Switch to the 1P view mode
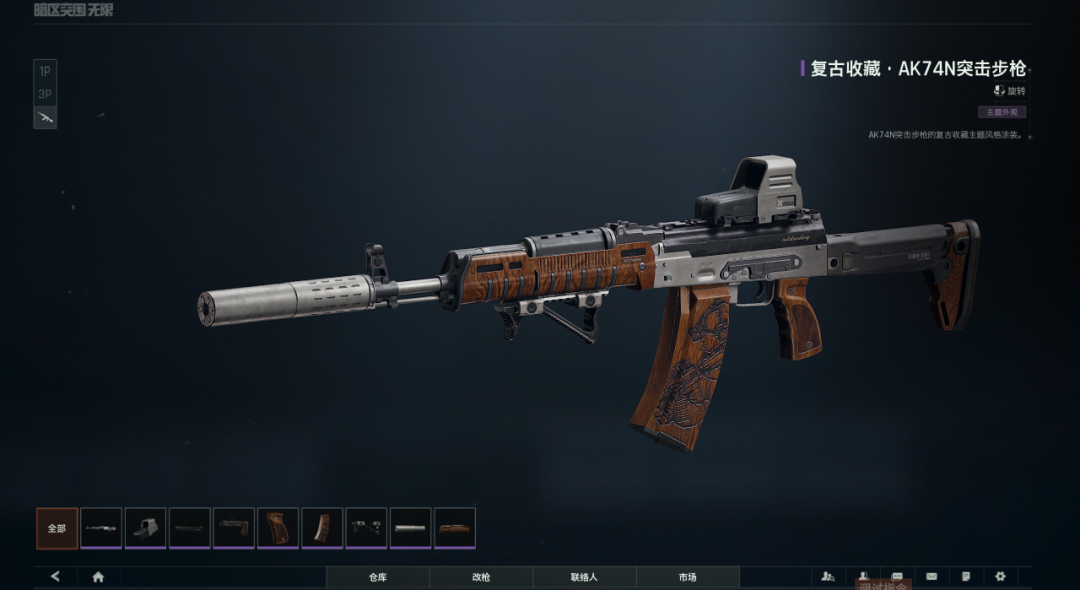The height and width of the screenshot is (590, 1080). tap(45, 71)
